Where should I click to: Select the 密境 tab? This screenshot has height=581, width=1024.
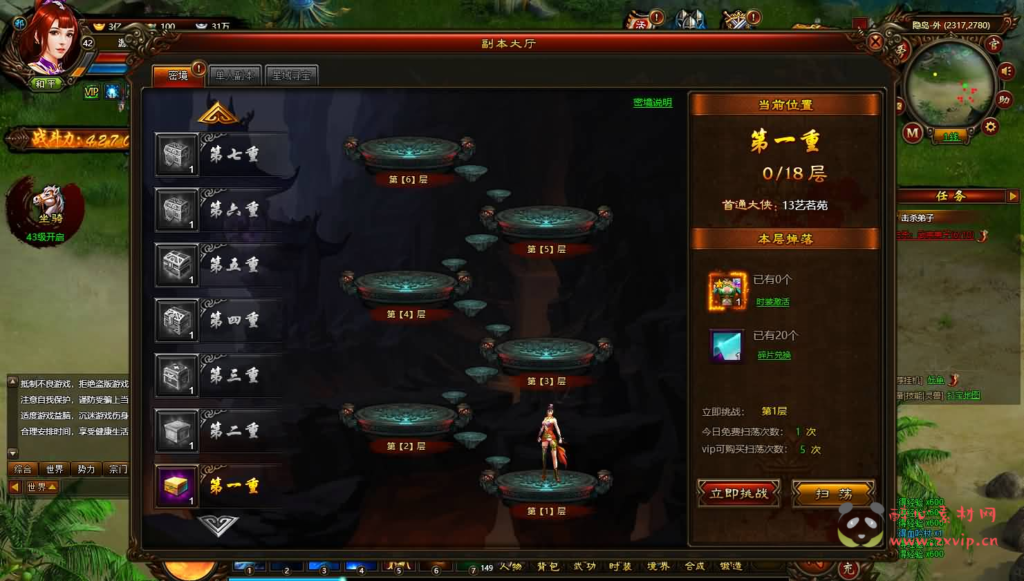tap(178, 75)
